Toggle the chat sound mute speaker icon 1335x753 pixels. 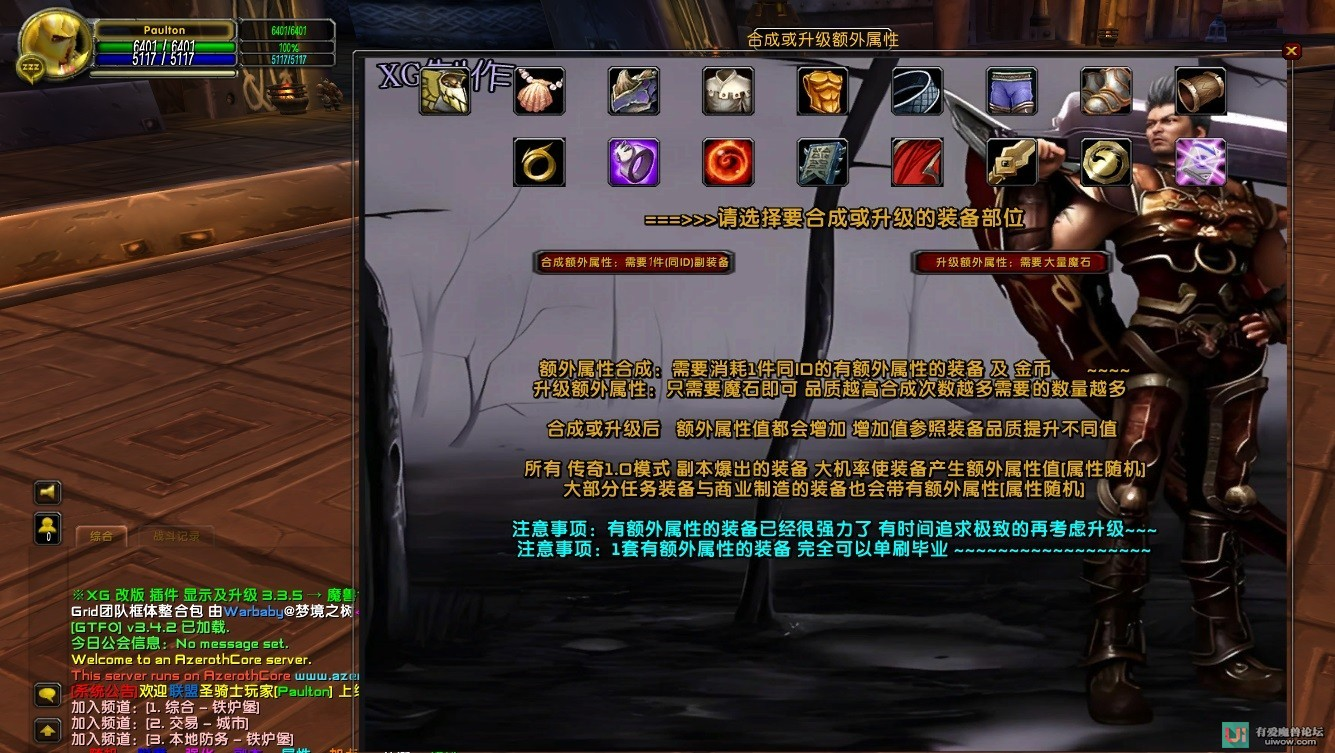point(47,492)
